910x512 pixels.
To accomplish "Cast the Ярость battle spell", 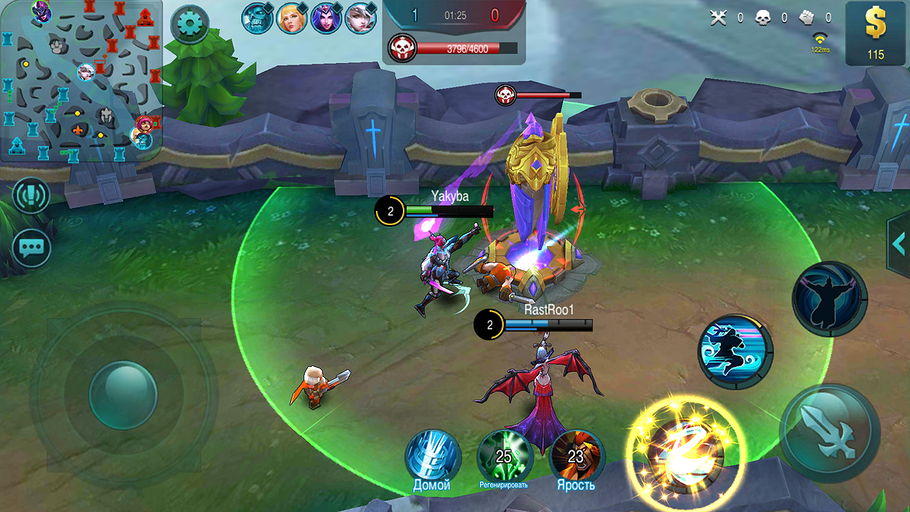I will click(576, 459).
